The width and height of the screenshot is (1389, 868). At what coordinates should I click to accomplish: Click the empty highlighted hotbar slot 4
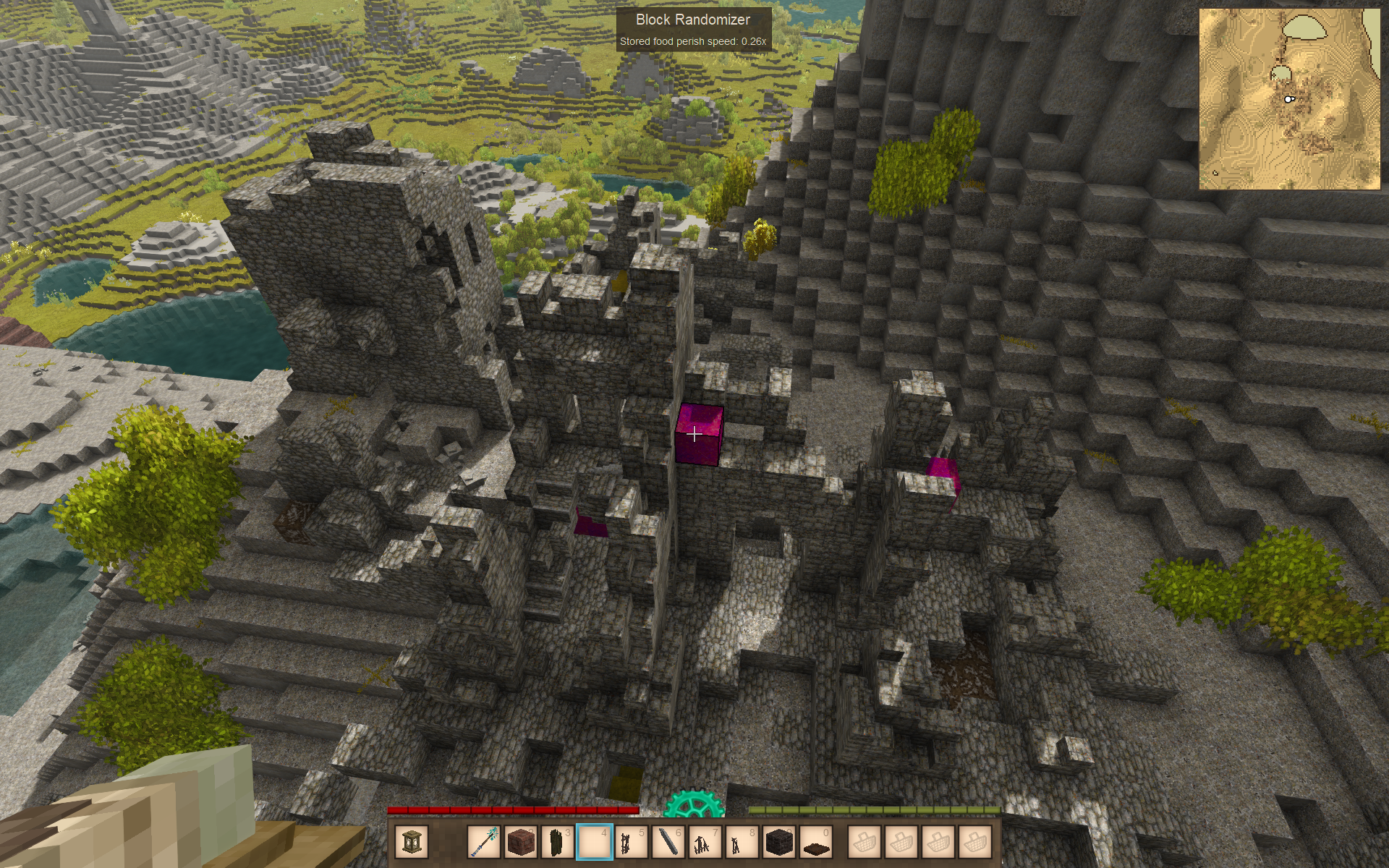(595, 842)
